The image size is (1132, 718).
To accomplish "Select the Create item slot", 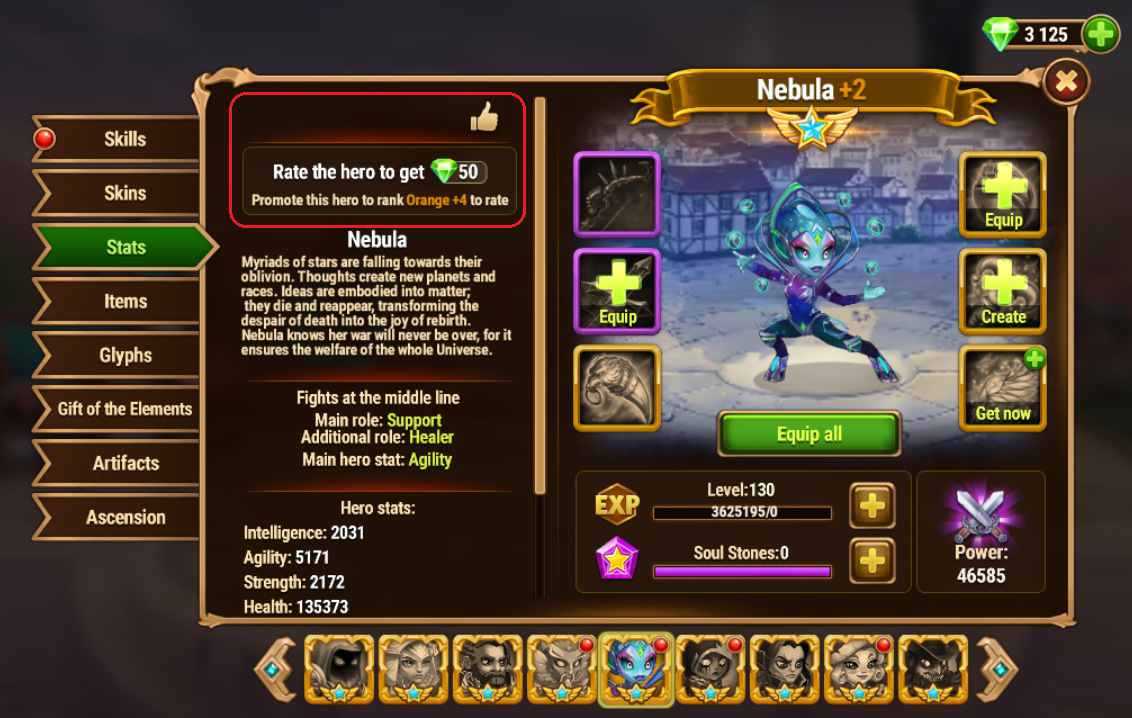I will [1003, 291].
